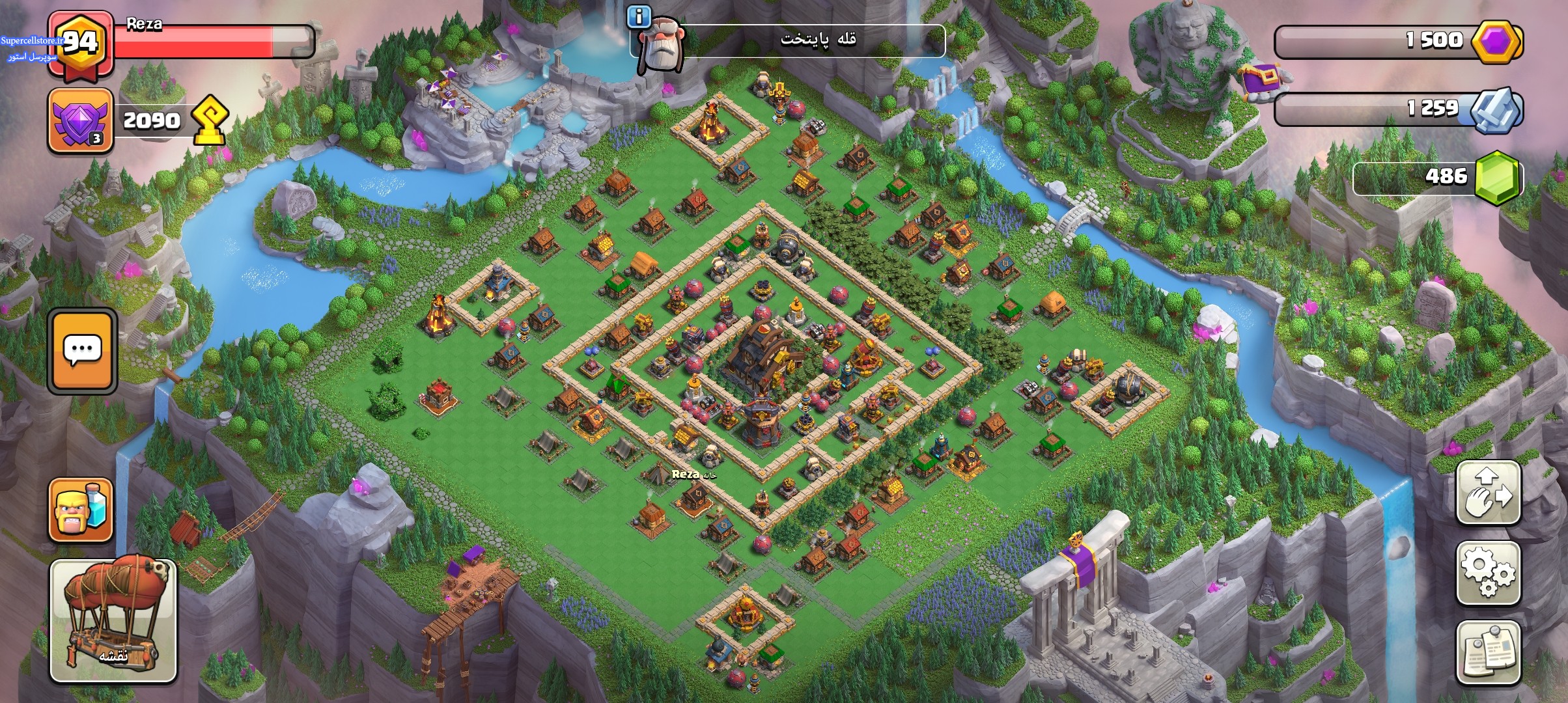Select the level 94 experience badge
Viewport: 1568px width, 703px height.
[81, 43]
